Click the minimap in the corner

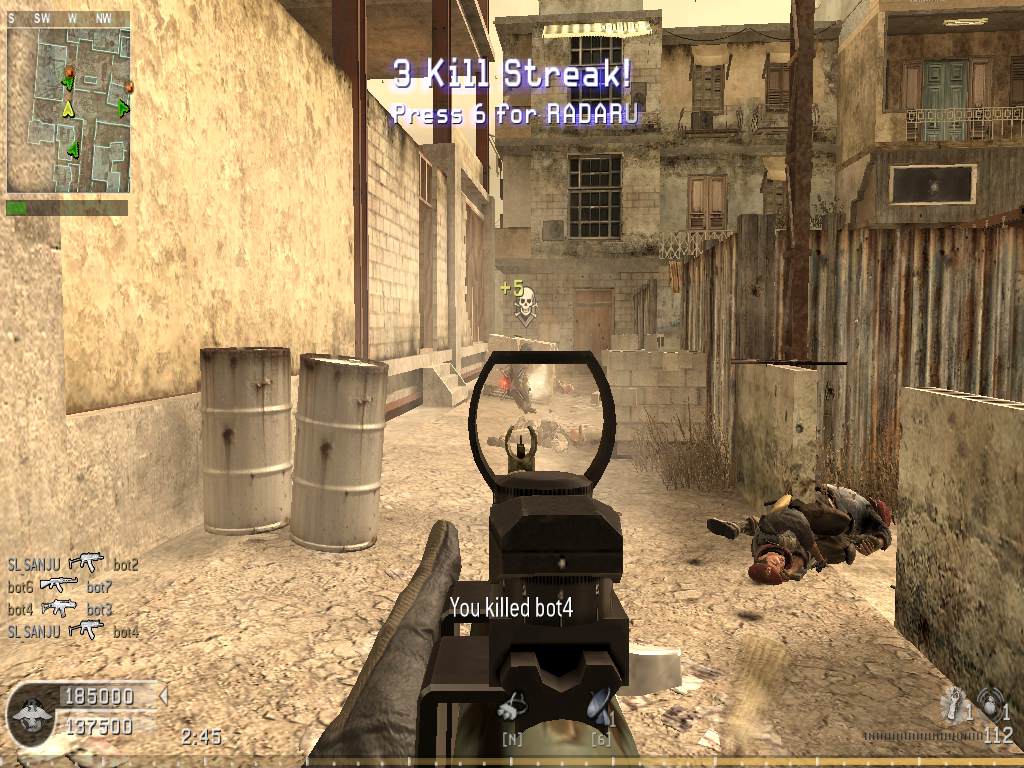(x=68, y=109)
